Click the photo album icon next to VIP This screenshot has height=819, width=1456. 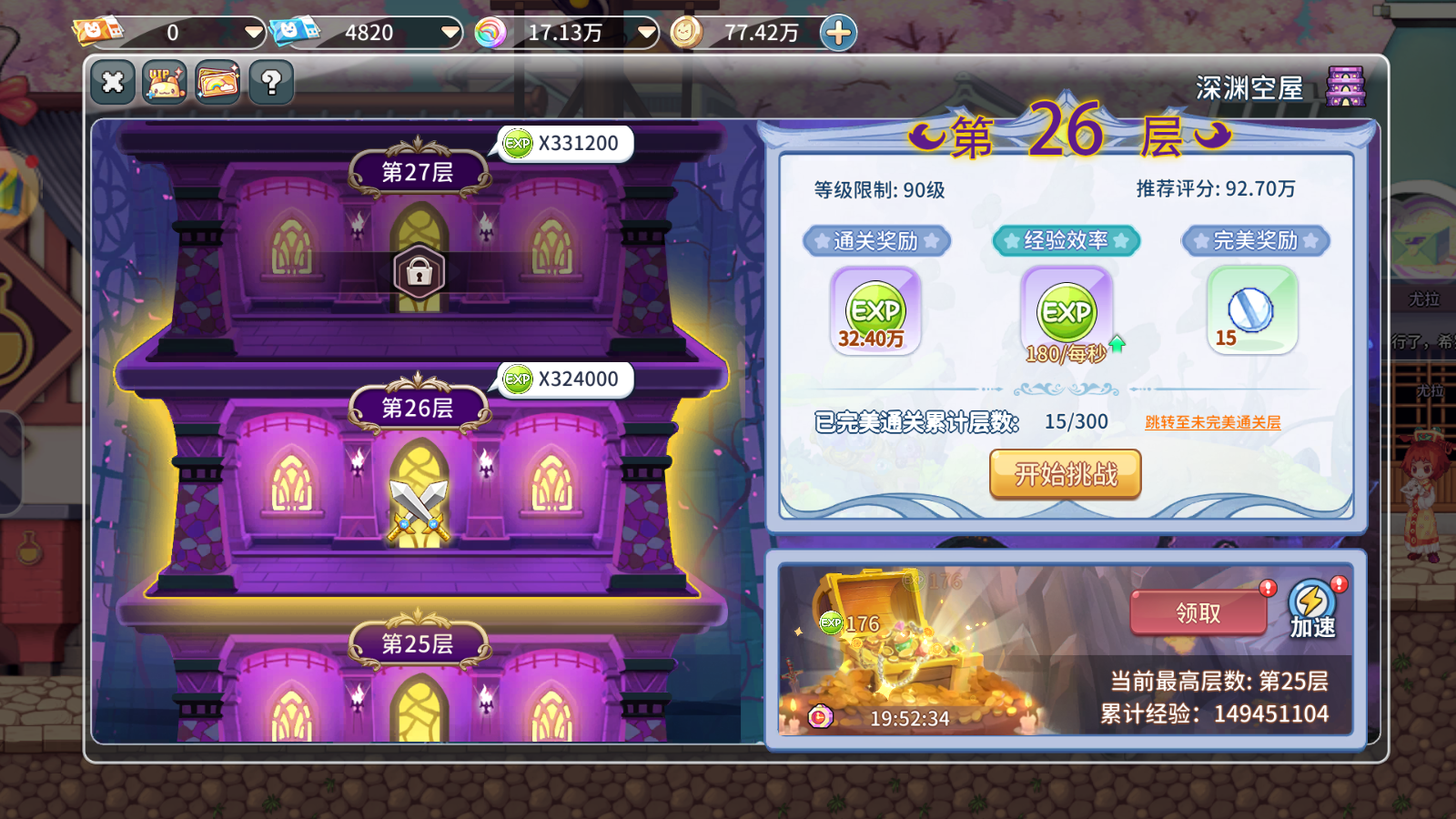[x=217, y=82]
